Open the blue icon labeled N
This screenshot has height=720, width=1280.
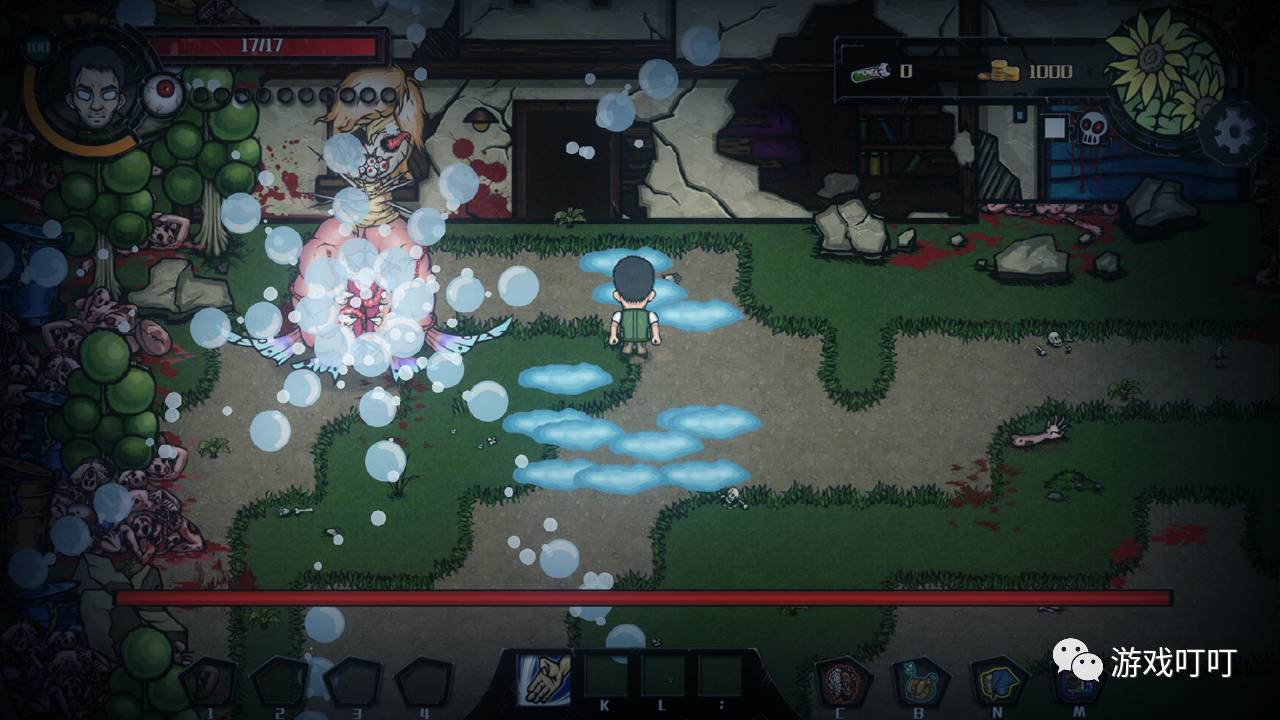[999, 682]
